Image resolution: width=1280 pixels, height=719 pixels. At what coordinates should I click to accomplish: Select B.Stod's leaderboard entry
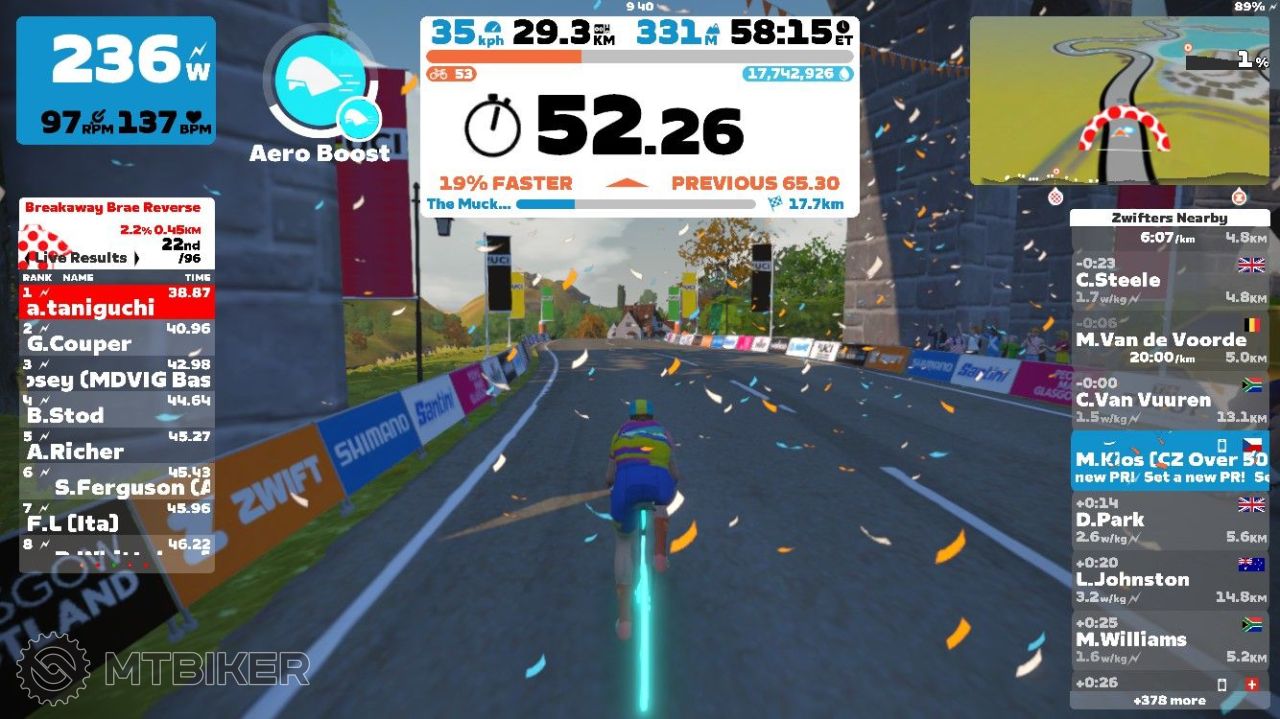[x=117, y=409]
